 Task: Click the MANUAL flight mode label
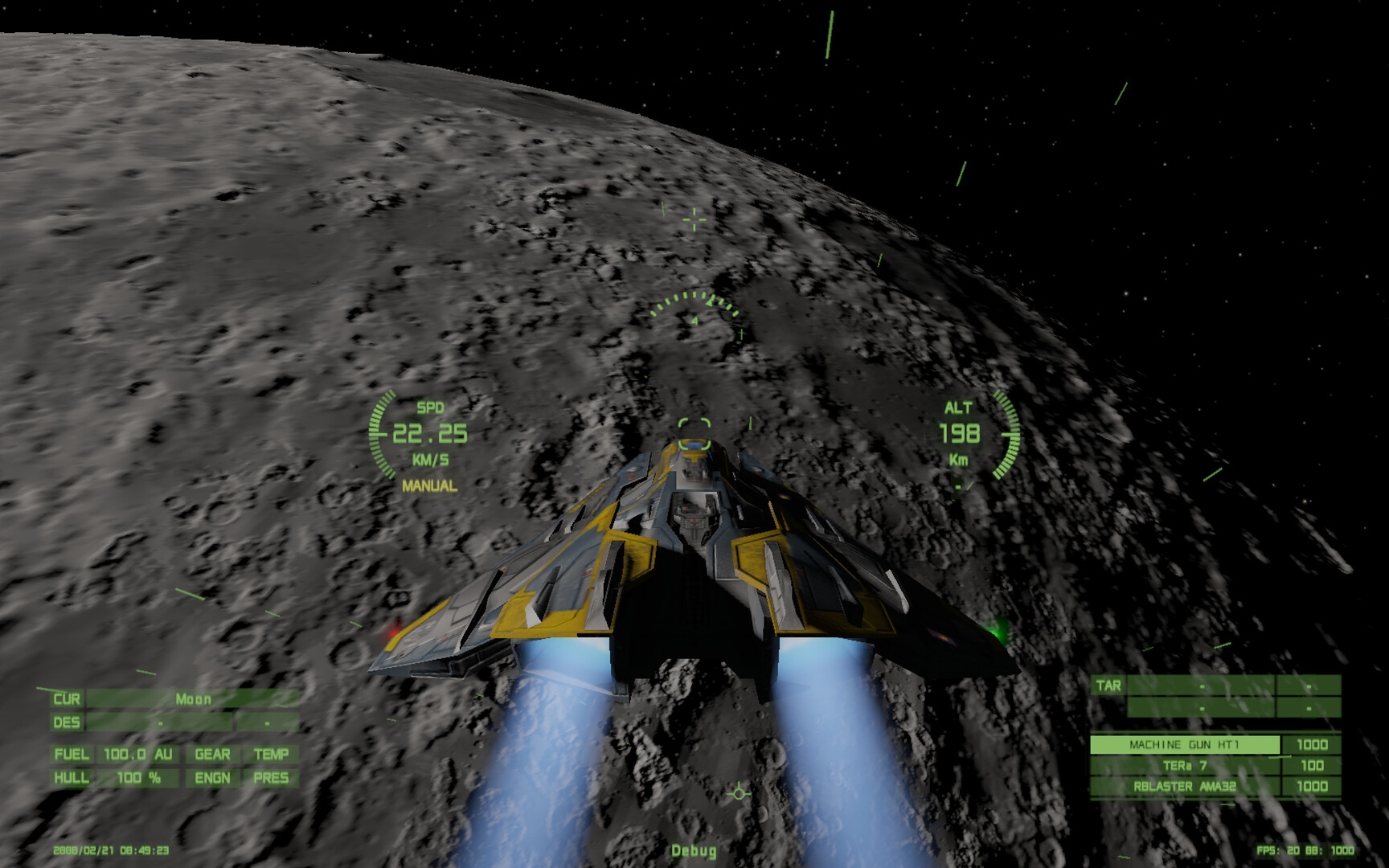[428, 486]
